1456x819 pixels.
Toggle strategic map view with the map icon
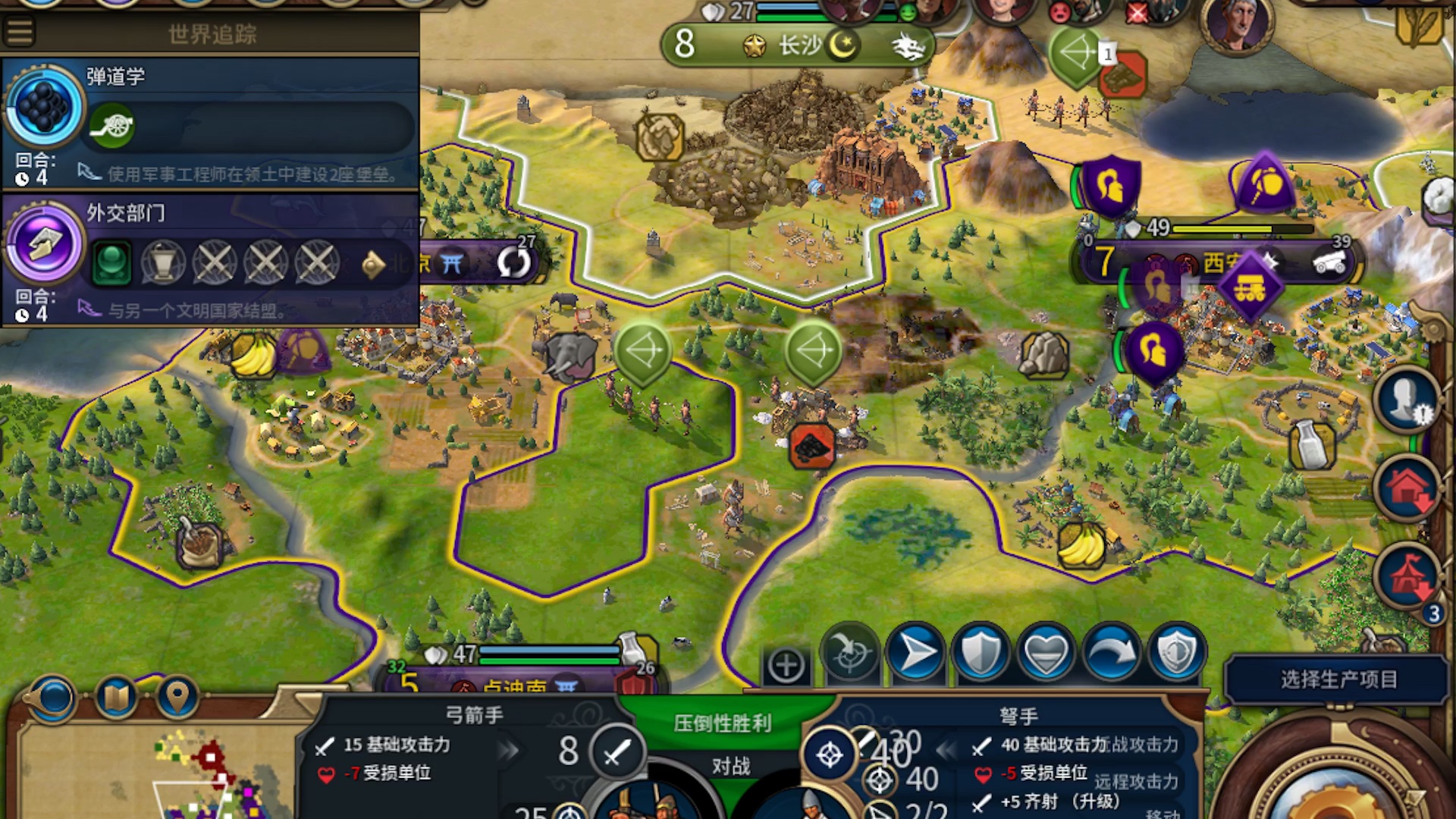[x=114, y=696]
